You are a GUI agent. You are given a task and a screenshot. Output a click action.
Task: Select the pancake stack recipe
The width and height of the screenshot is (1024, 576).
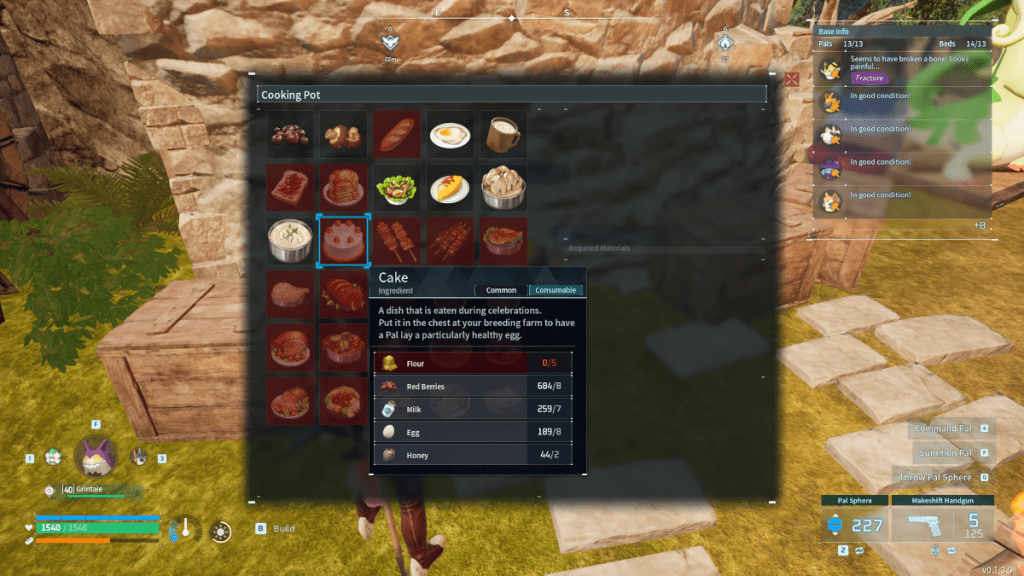(x=343, y=187)
